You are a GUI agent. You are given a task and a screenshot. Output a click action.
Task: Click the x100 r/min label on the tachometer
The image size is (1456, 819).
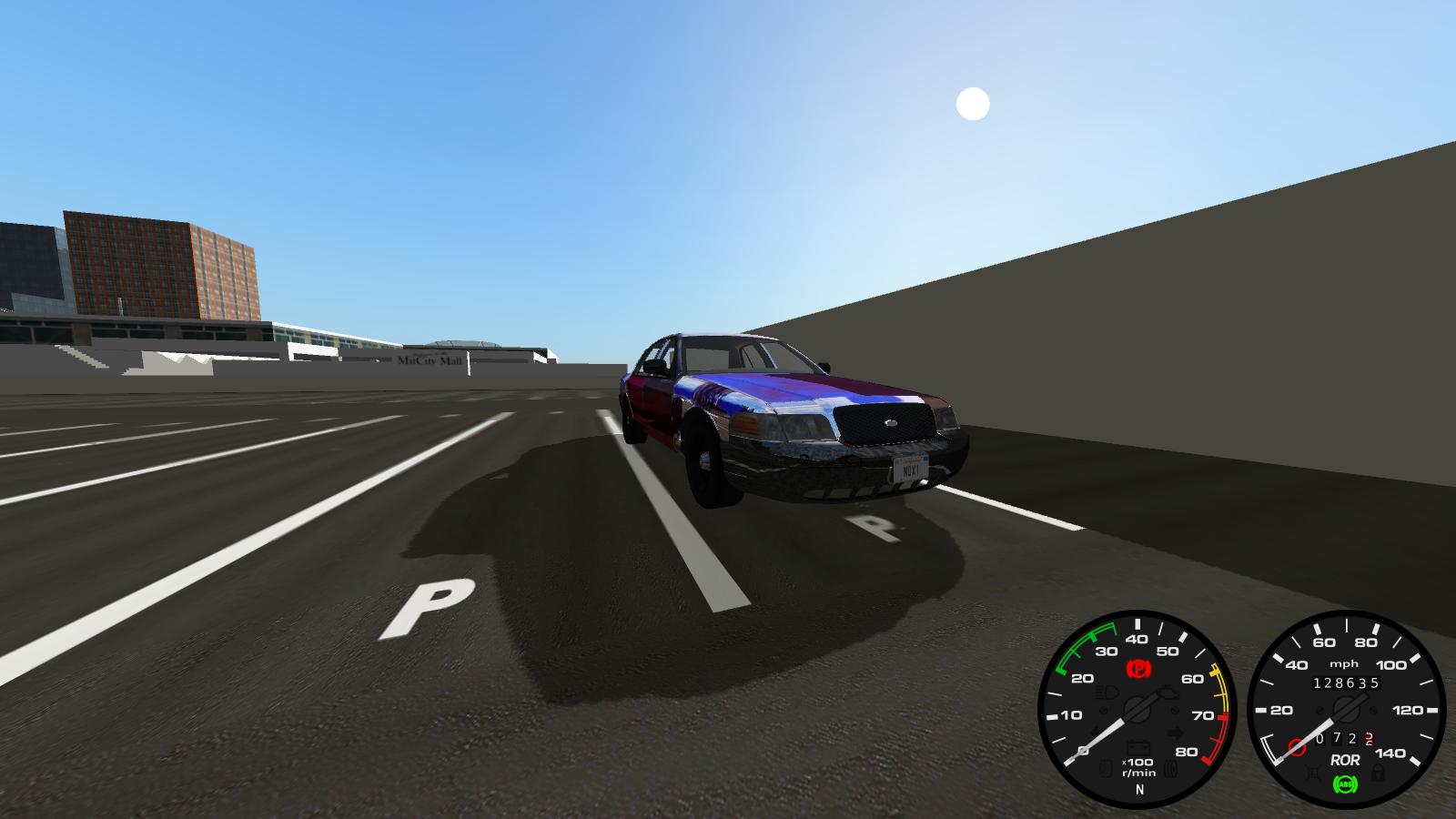click(x=1137, y=766)
